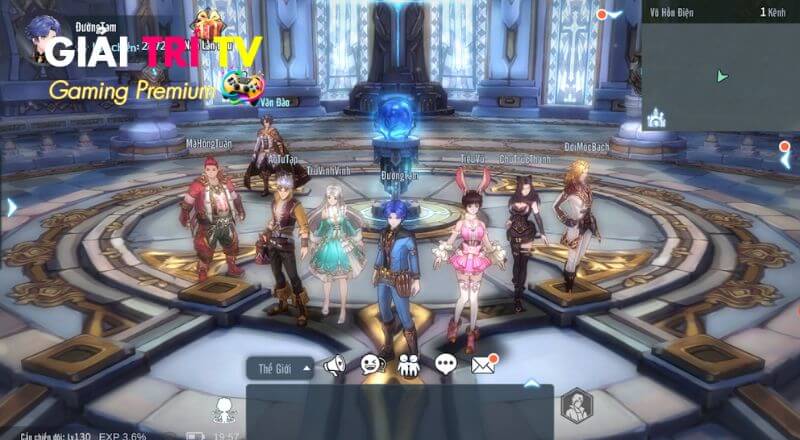Tap the hexagon character portrait button
Screen dimensions: 800x440
pyautogui.click(x=576, y=405)
